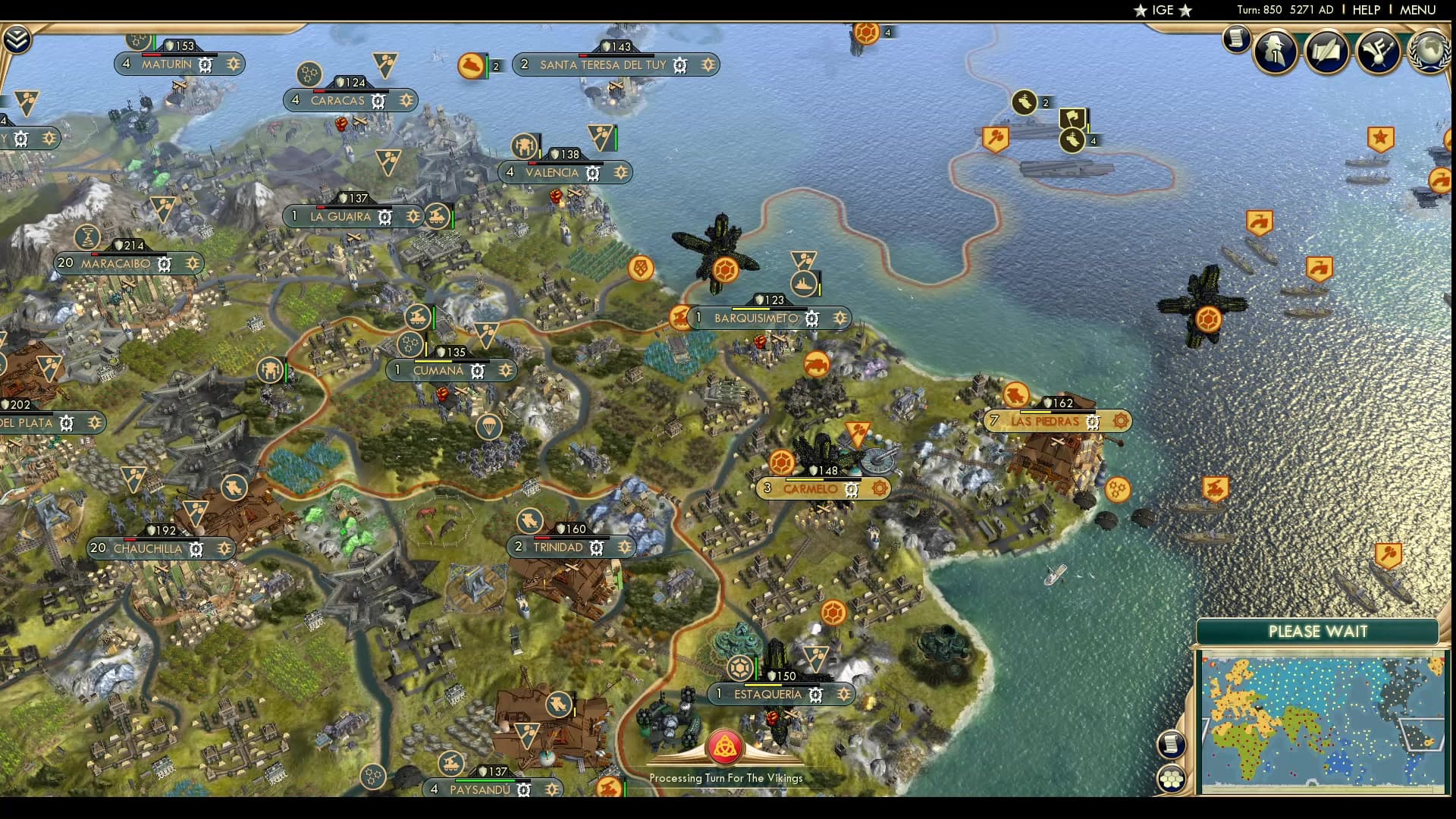Open the World Congress globe icon
Screen dimensions: 1456x819
[x=1430, y=53]
